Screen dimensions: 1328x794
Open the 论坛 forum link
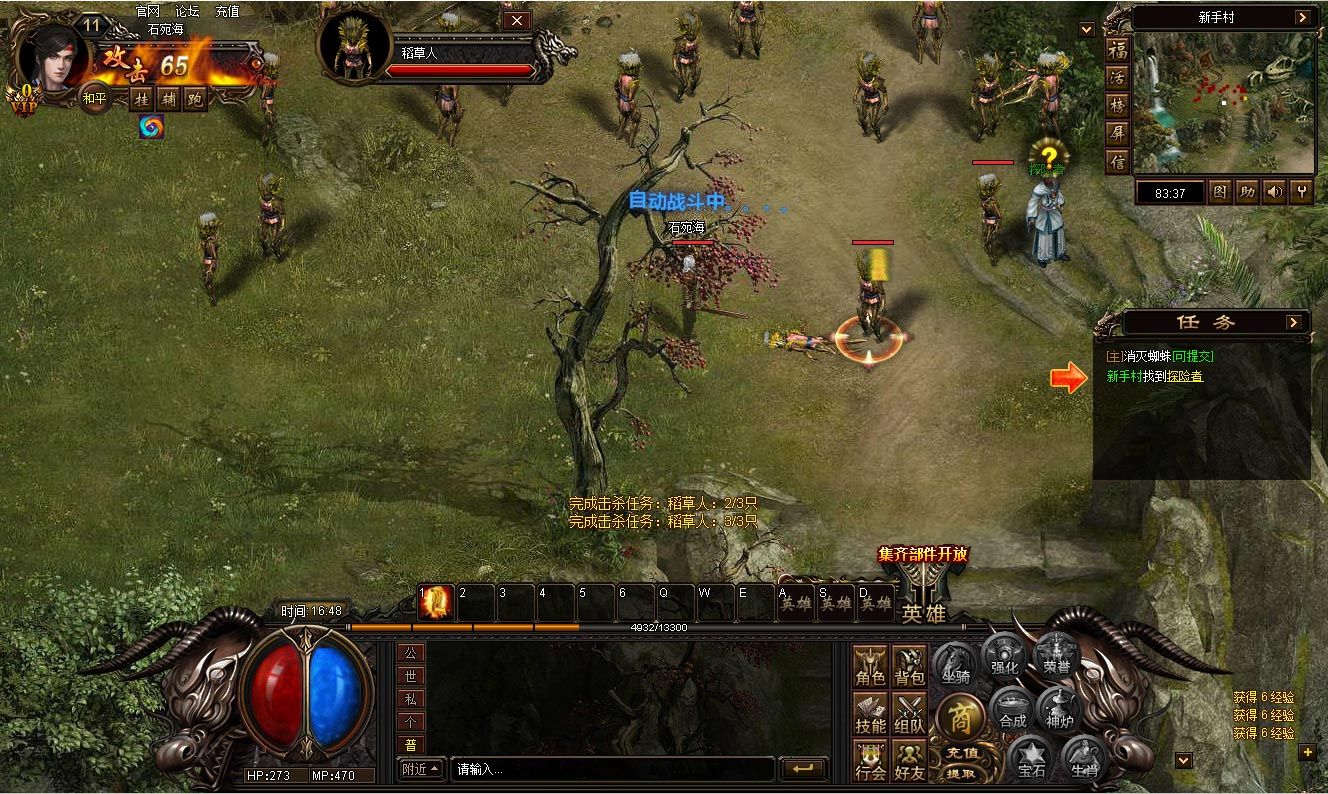187,11
